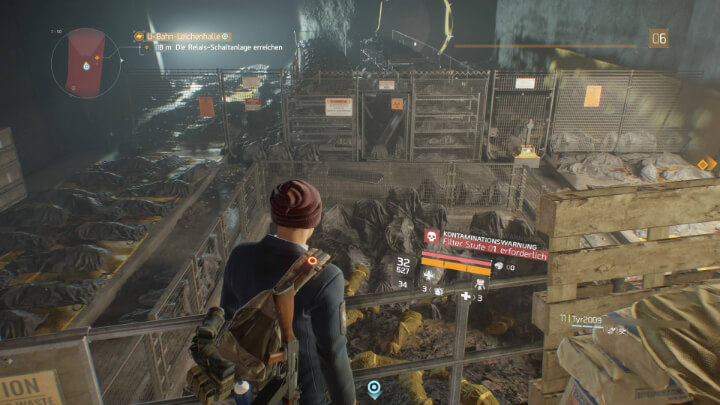Click the blue waypoint pin marker
This screenshot has width=720, height=405.
(374, 386)
